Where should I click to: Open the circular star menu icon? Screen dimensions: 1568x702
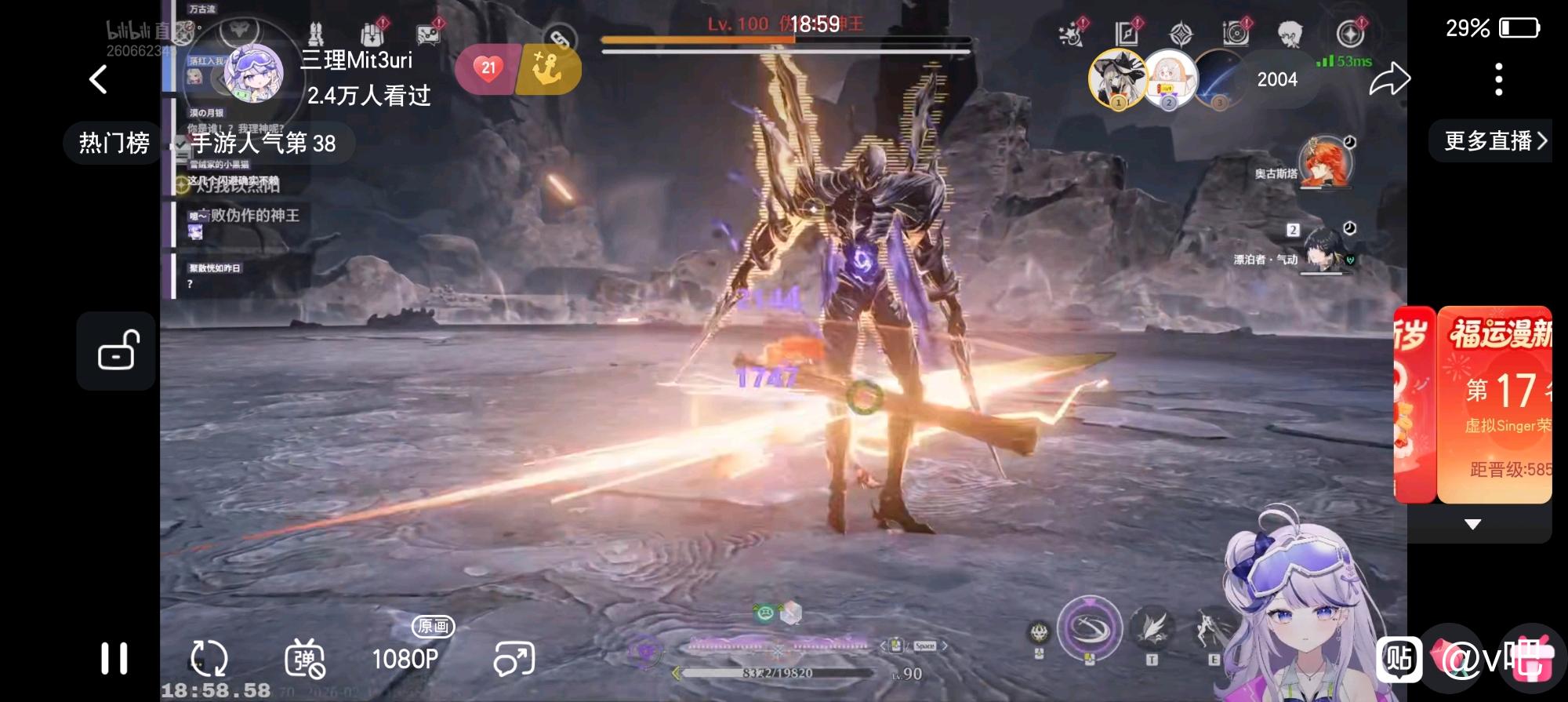1350,35
